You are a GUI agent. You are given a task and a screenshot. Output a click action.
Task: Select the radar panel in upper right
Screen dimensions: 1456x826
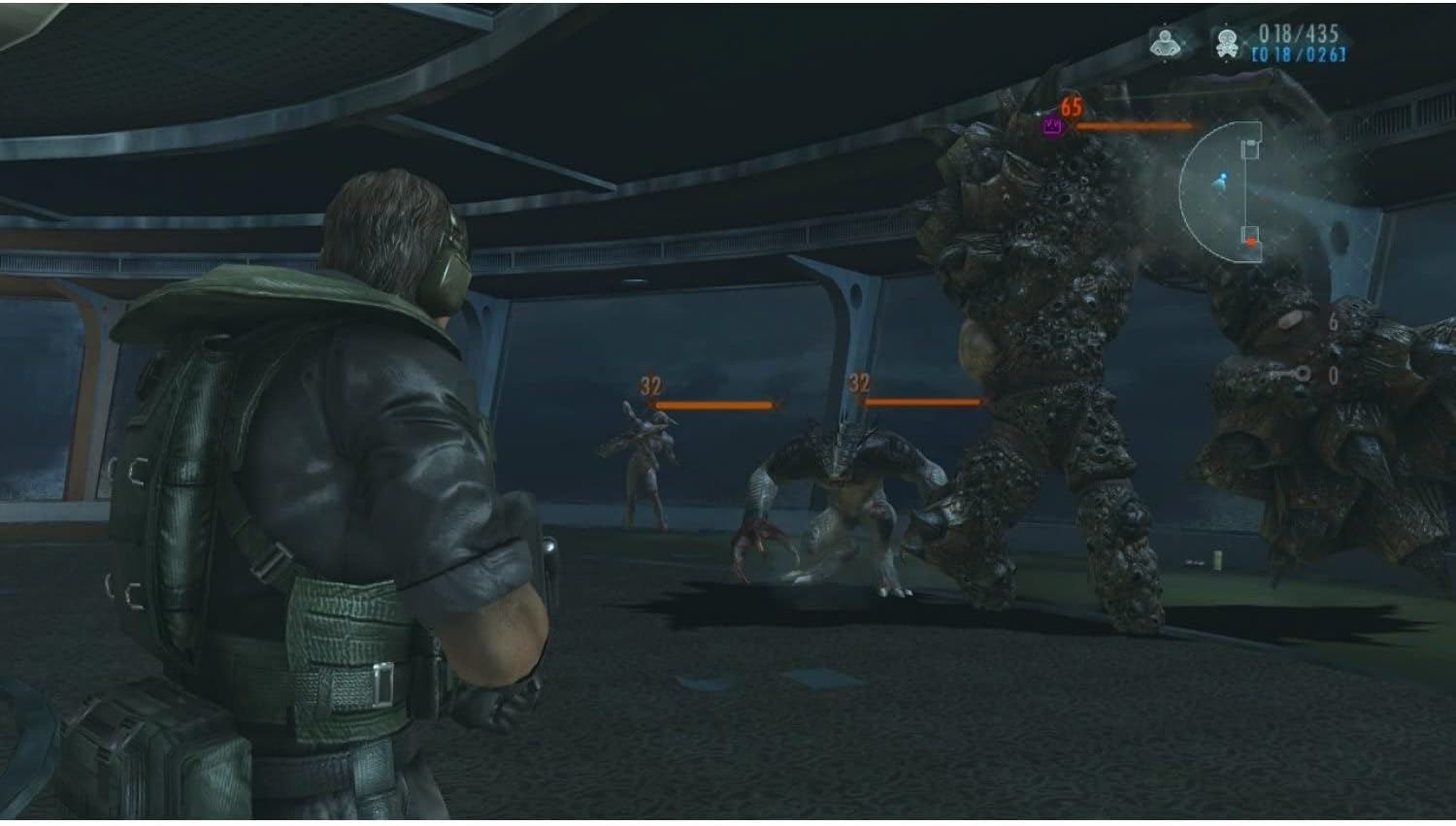pyautogui.click(x=1228, y=189)
